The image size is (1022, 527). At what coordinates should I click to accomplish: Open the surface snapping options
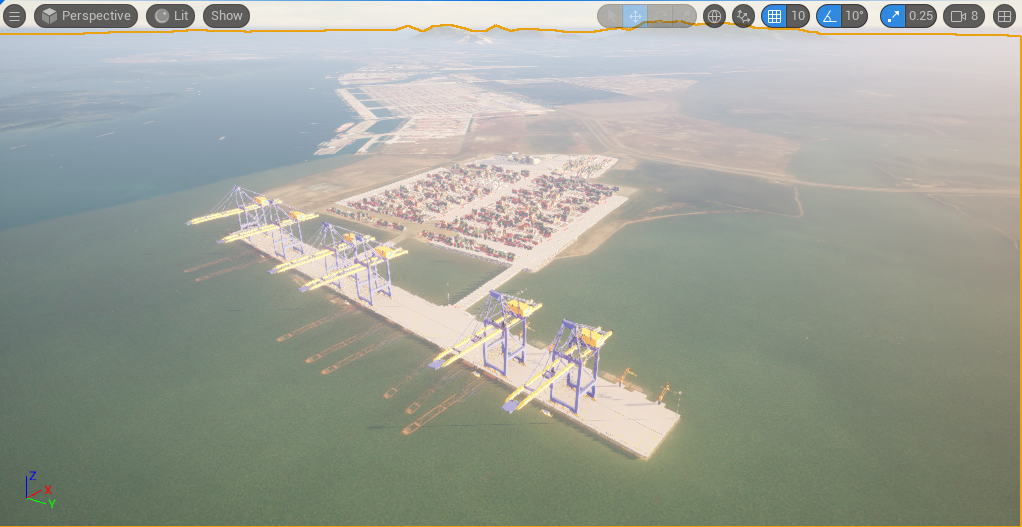[743, 16]
